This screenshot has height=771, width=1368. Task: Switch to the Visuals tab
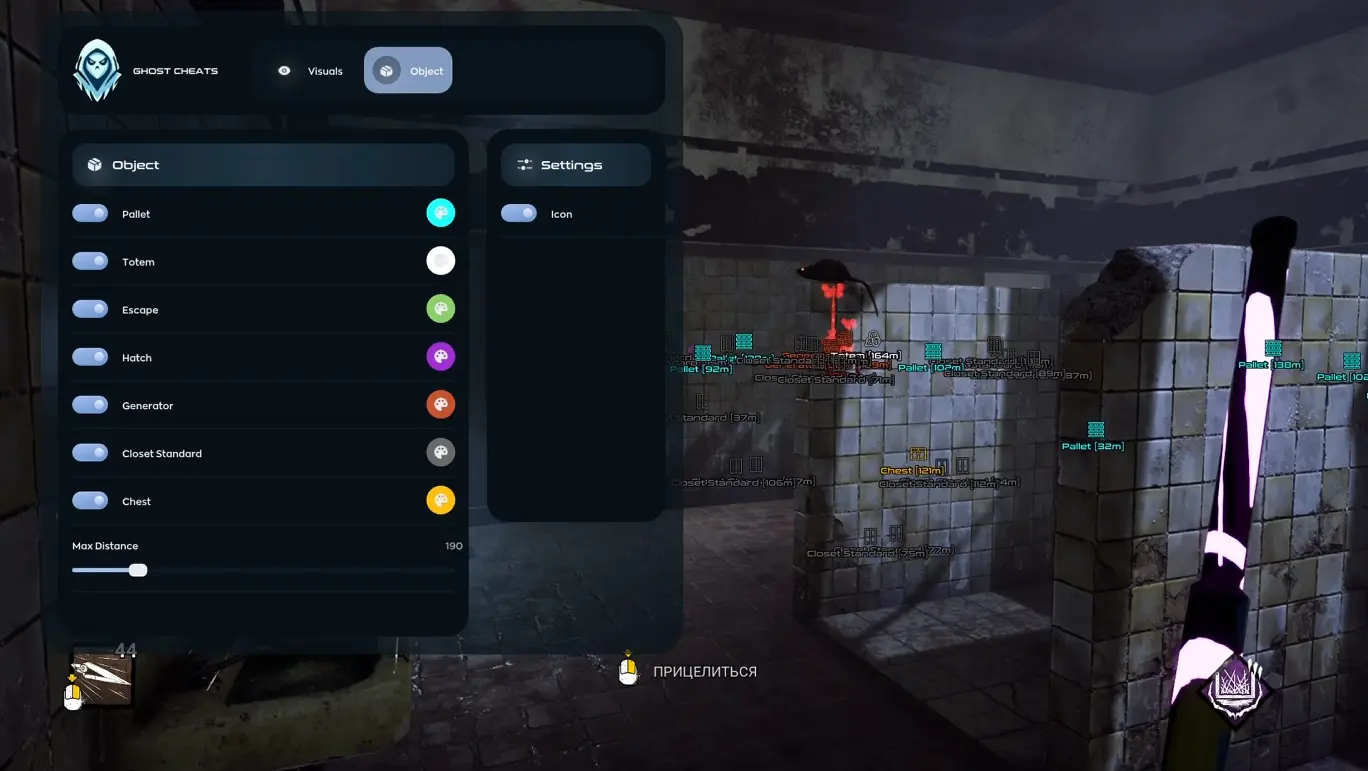(x=310, y=71)
